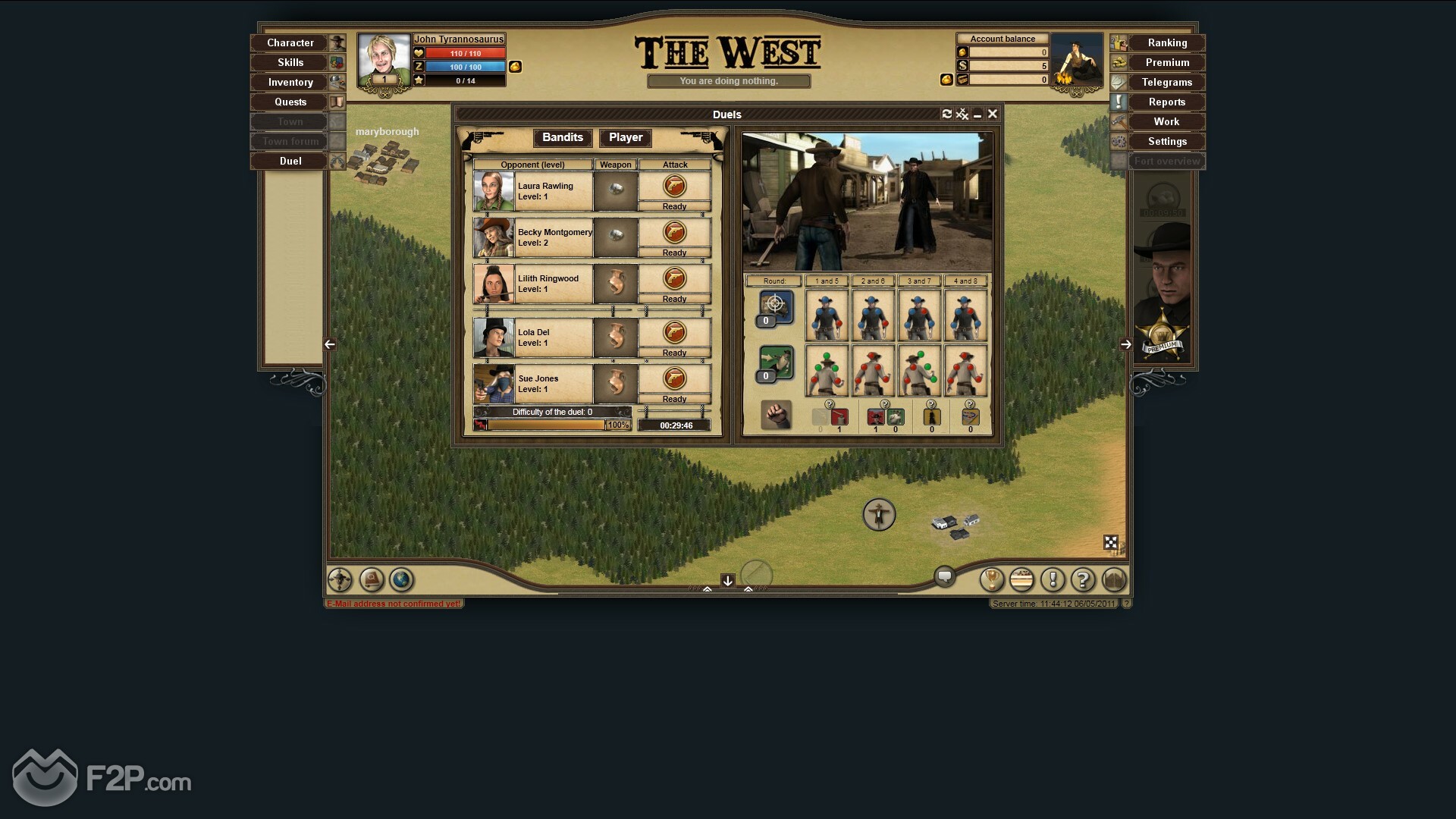Viewport: 1456px width, 819px height.
Task: Open the Inventory menu
Action: coord(290,83)
